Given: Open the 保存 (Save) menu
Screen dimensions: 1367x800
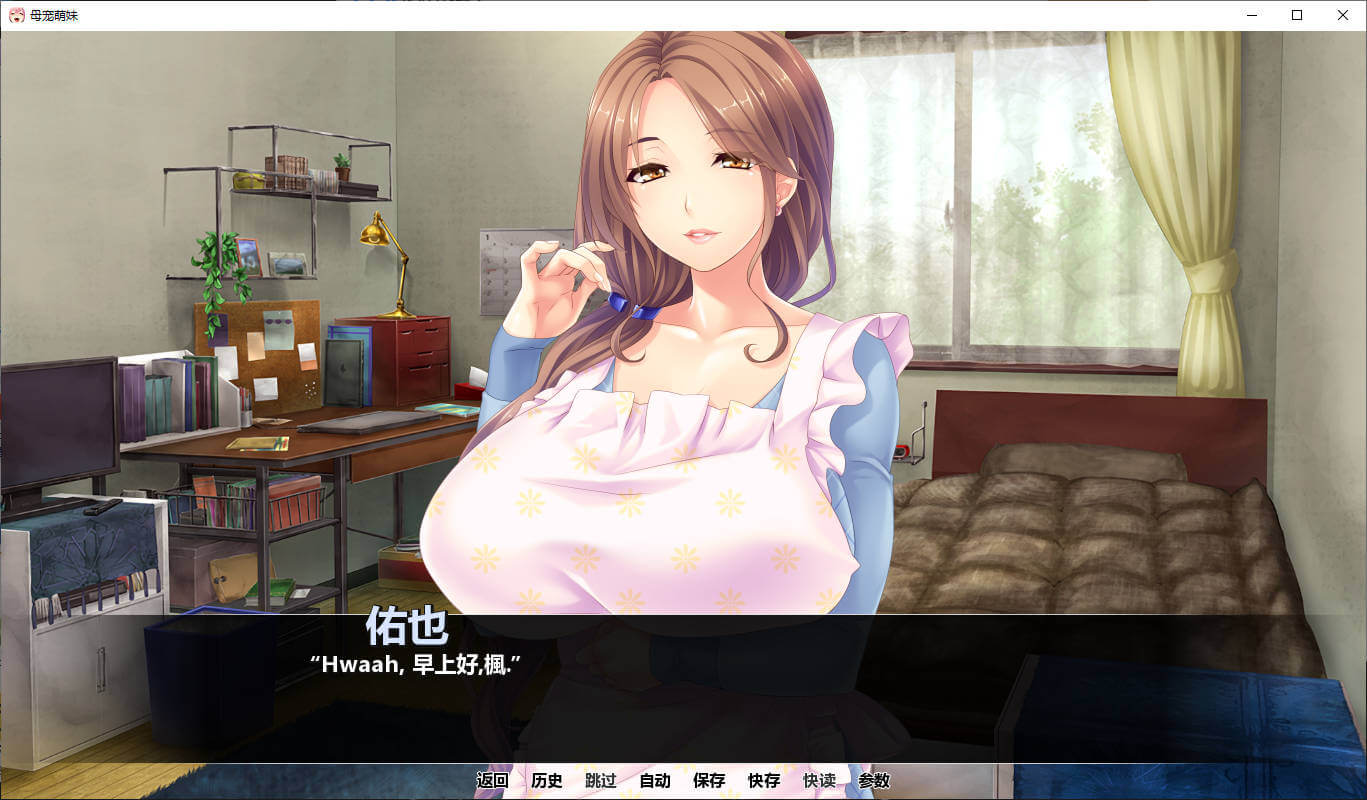Looking at the screenshot, I should pyautogui.click(x=709, y=781).
